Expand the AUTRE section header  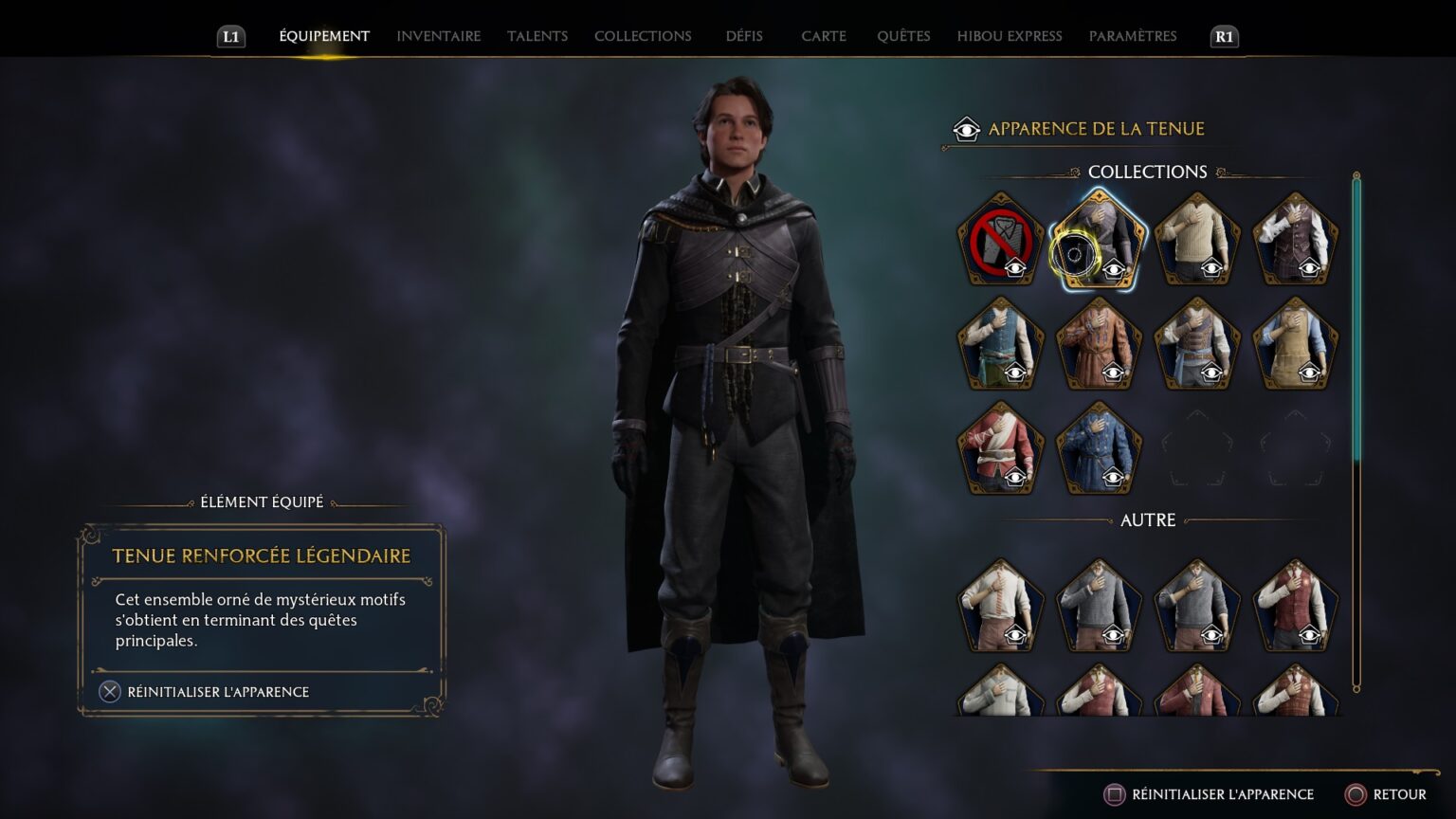[1146, 520]
